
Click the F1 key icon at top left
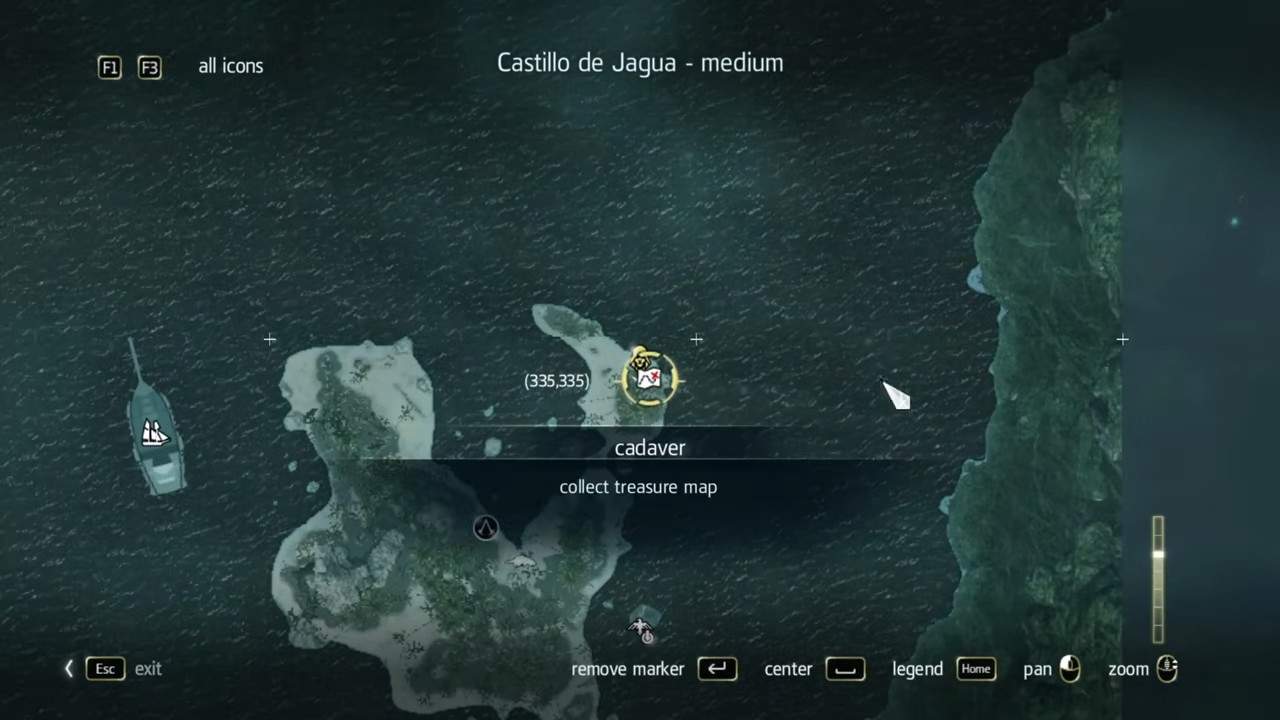[110, 67]
